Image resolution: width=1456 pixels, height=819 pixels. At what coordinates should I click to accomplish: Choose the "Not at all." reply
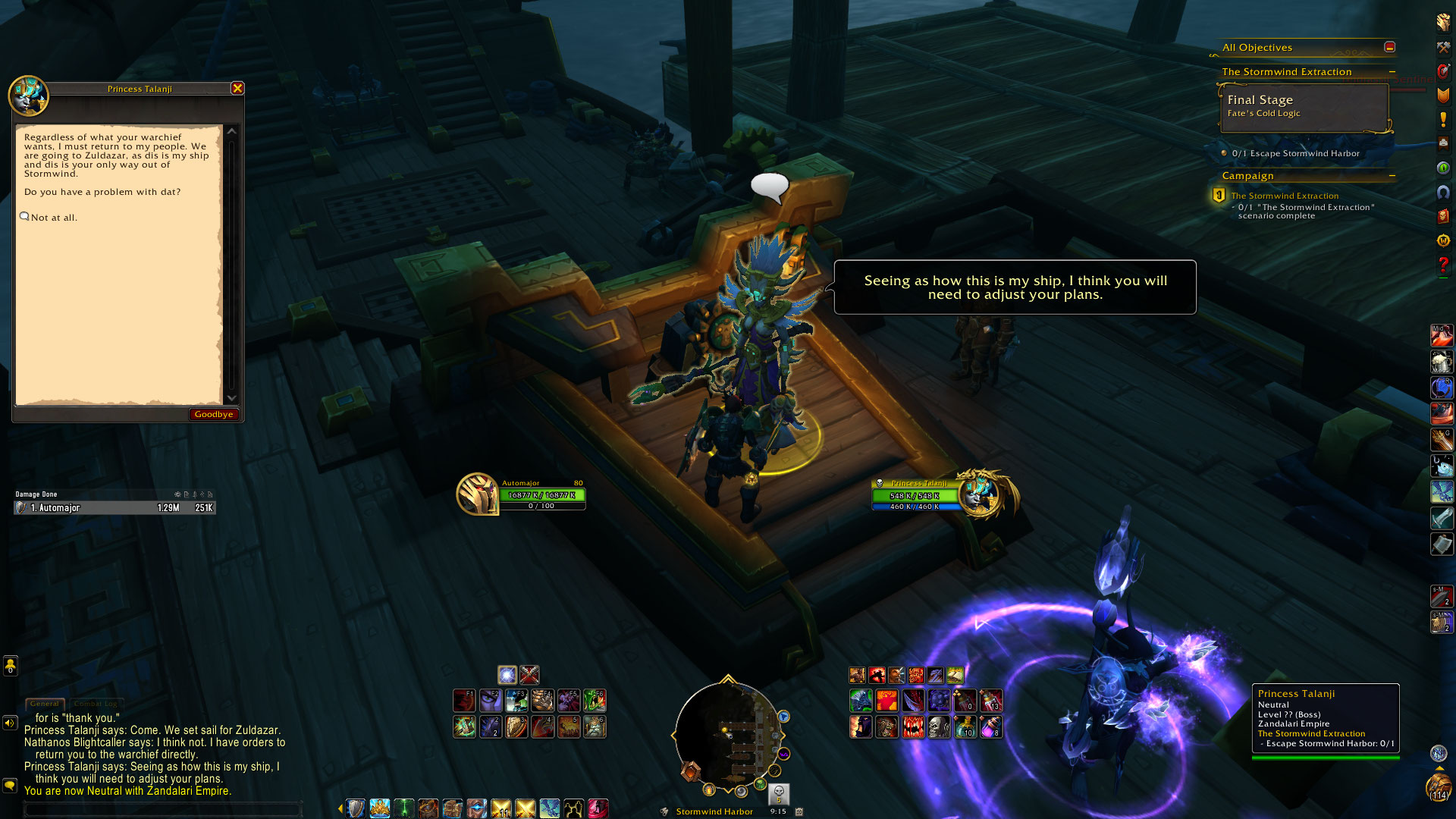pos(54,218)
